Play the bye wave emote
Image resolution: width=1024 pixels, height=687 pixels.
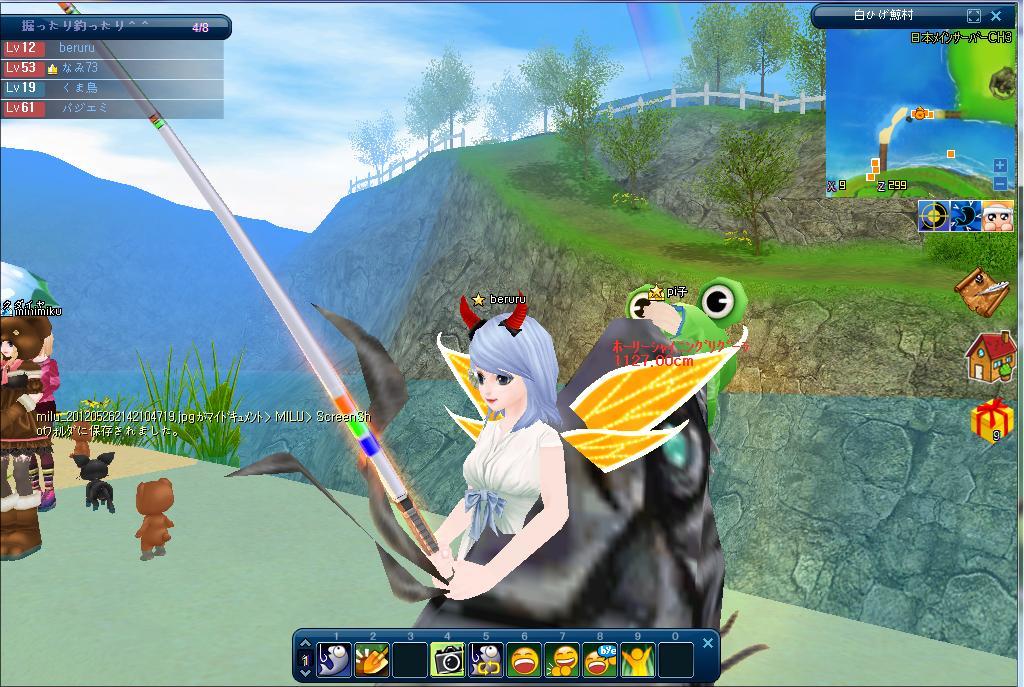[x=600, y=660]
